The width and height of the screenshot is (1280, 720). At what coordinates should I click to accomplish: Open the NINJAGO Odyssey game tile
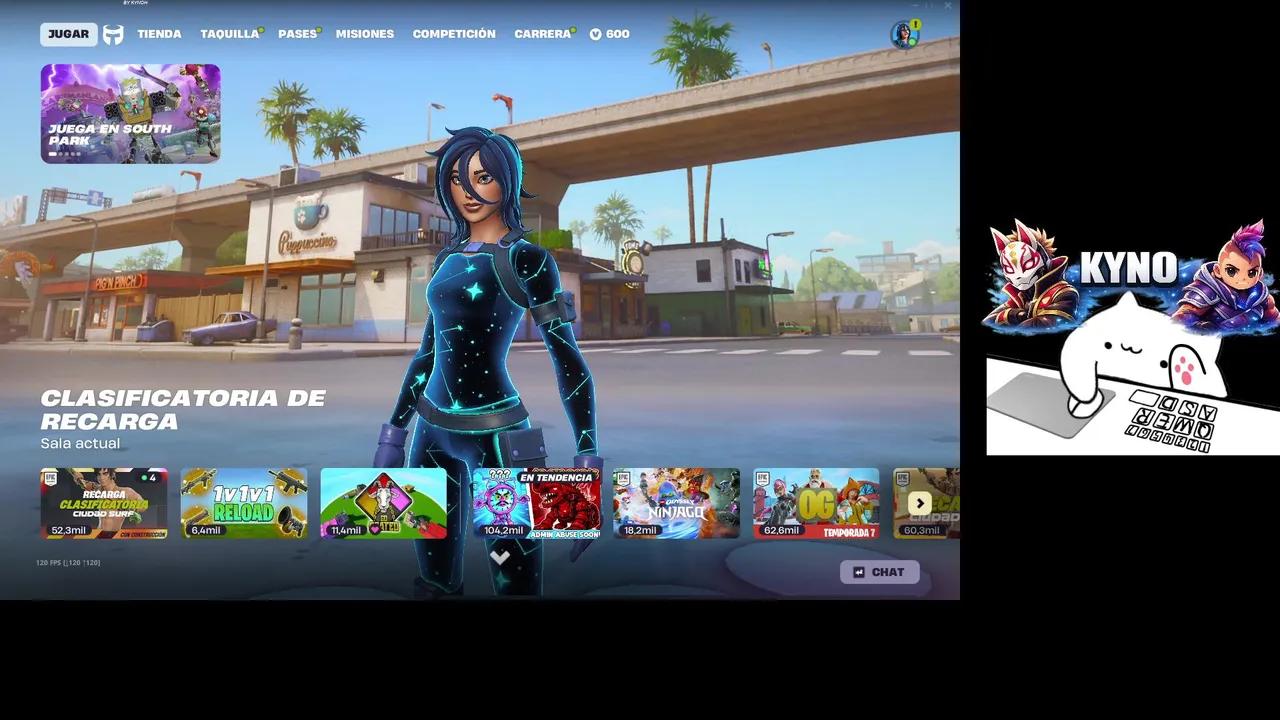(676, 503)
